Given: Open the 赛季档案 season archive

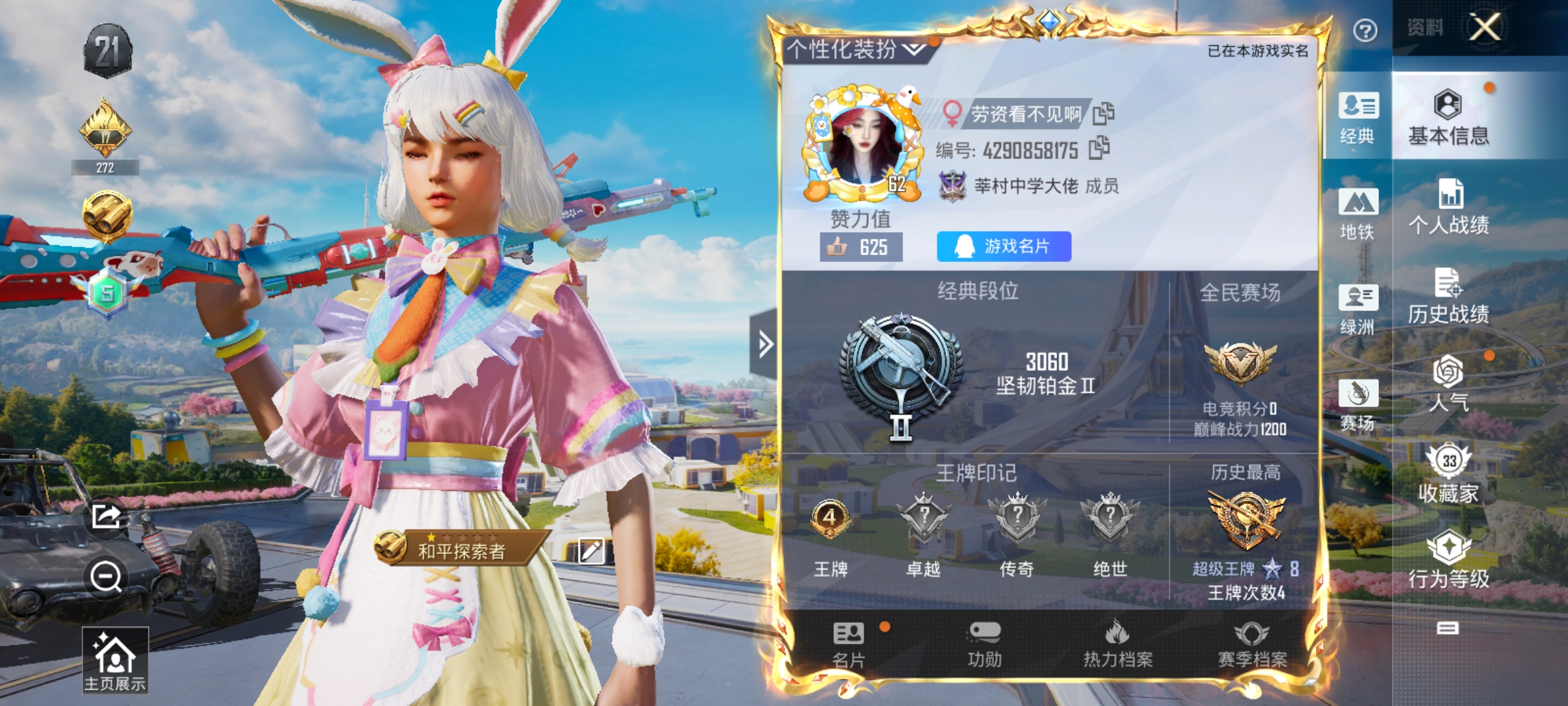Looking at the screenshot, I should click(x=1252, y=645).
